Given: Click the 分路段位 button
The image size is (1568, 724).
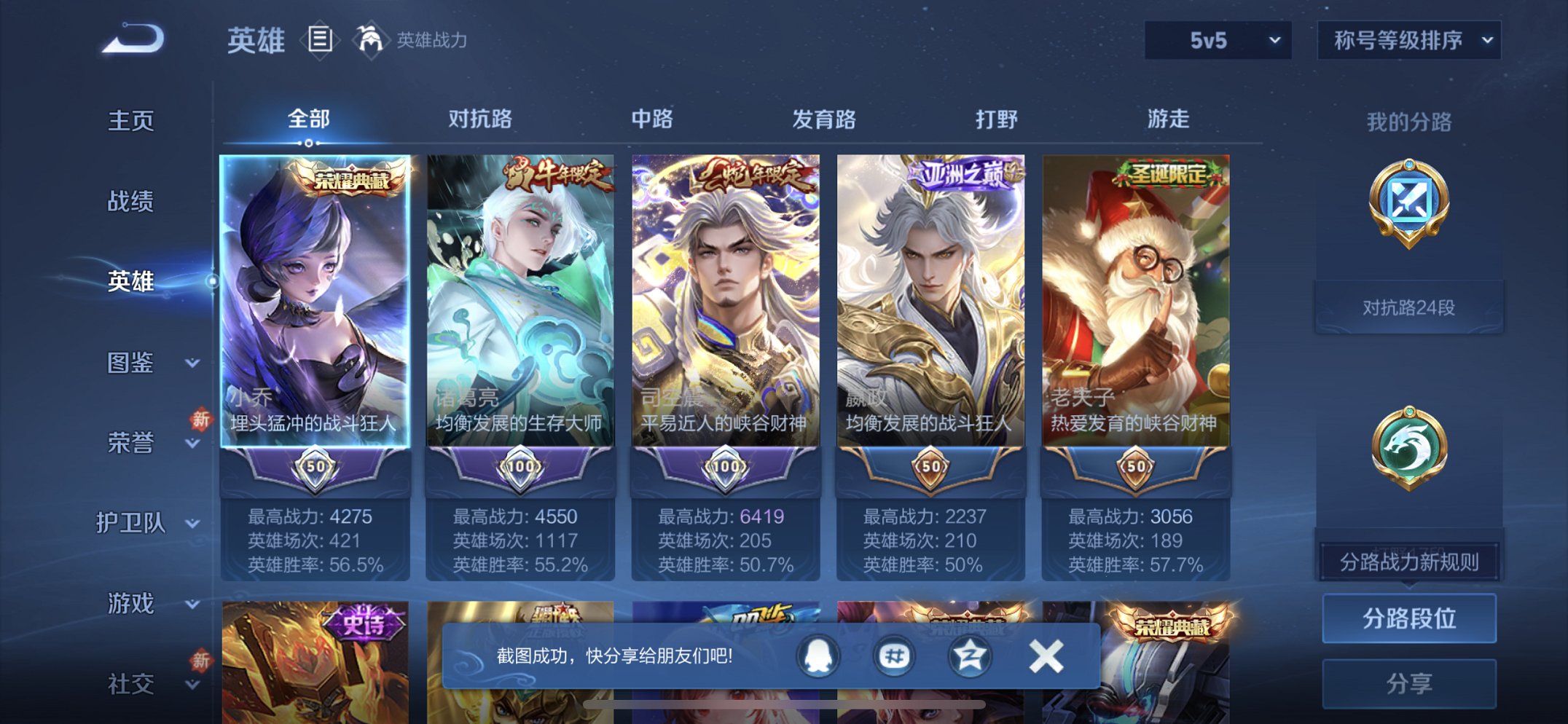Looking at the screenshot, I should pos(1409,618).
